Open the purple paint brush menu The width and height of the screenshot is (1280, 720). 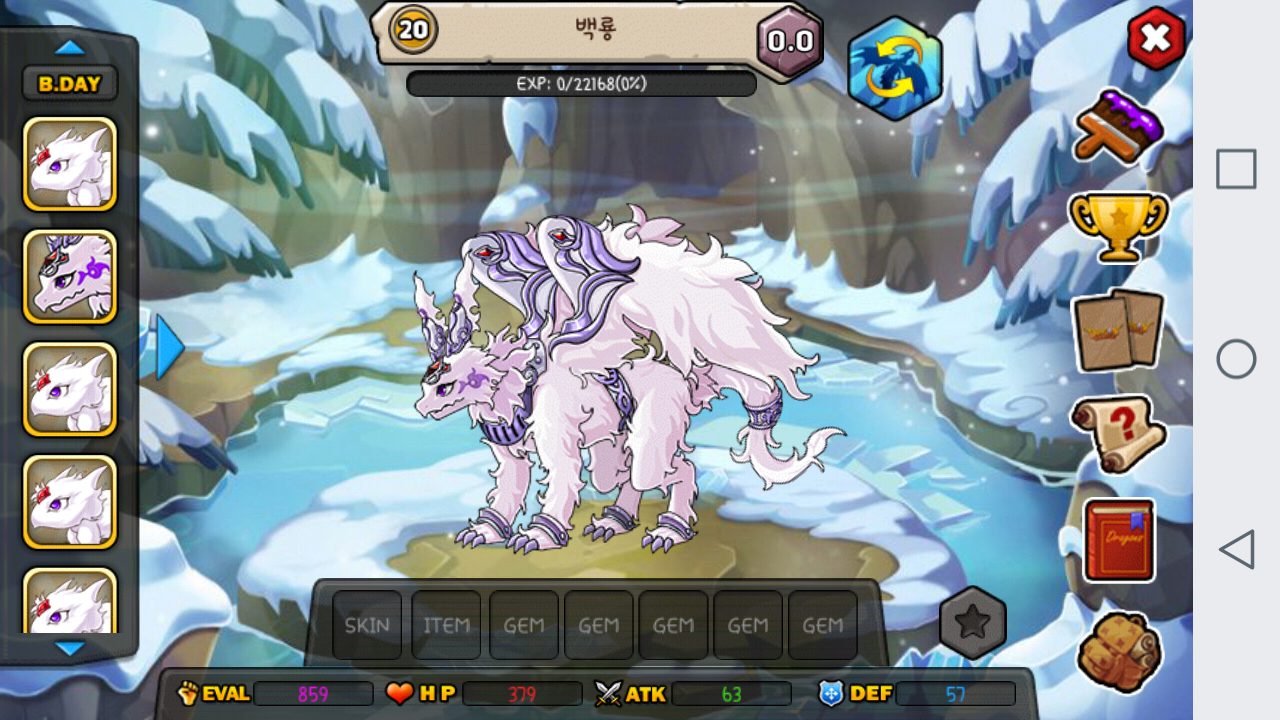click(1119, 126)
